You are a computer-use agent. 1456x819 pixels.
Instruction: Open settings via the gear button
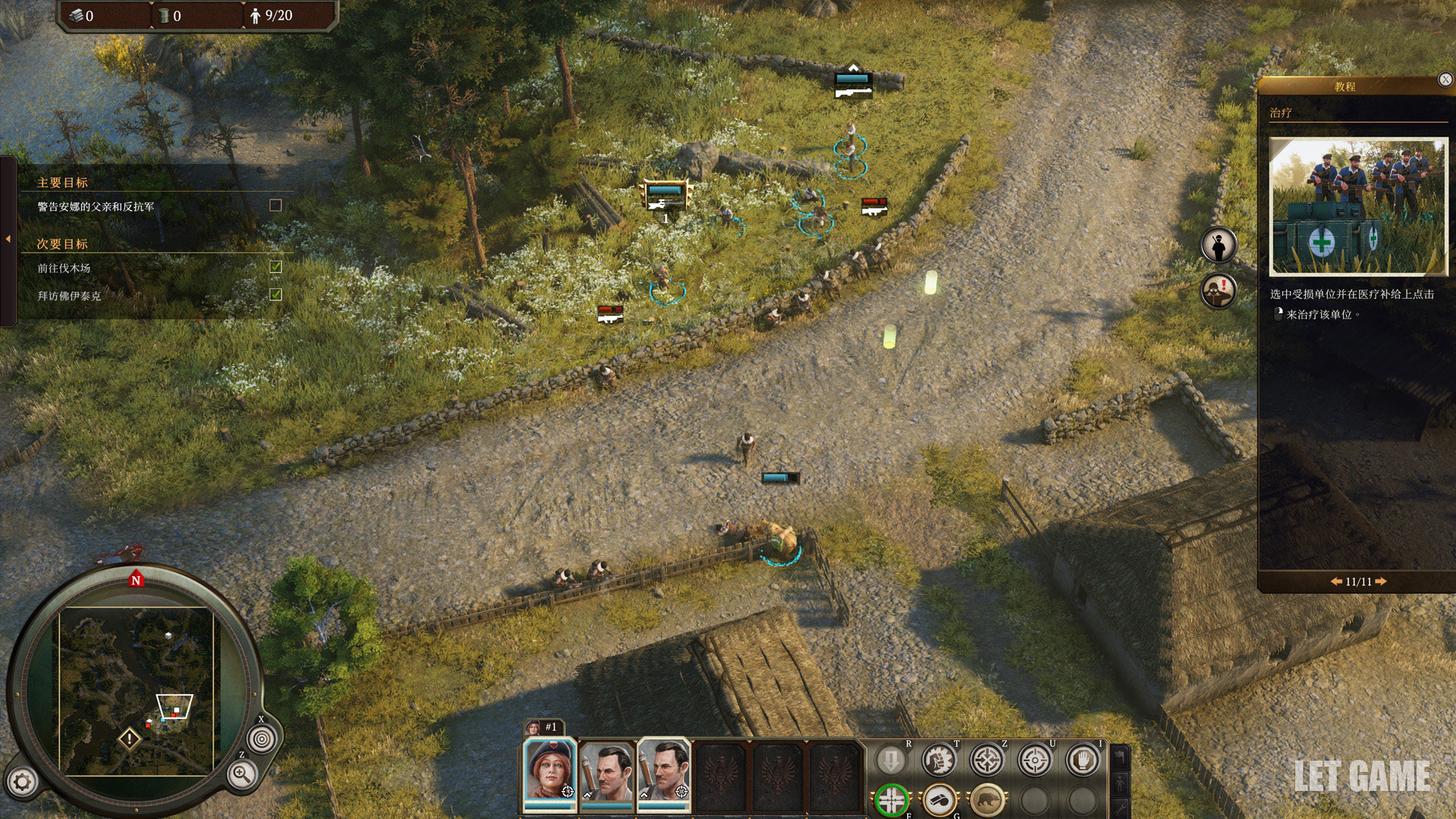[x=22, y=782]
